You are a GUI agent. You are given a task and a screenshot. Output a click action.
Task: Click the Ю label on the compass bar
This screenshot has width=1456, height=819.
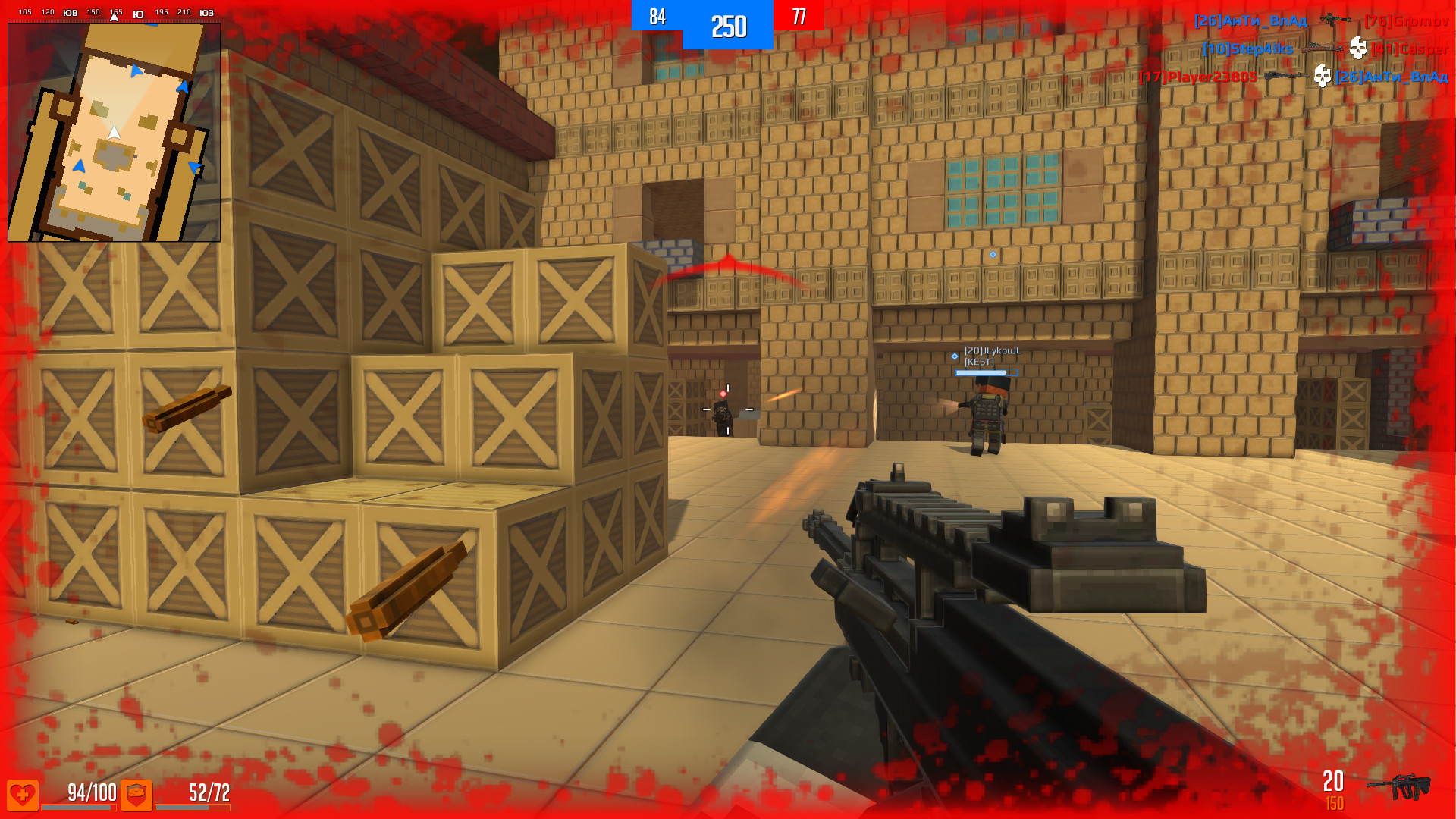point(136,13)
